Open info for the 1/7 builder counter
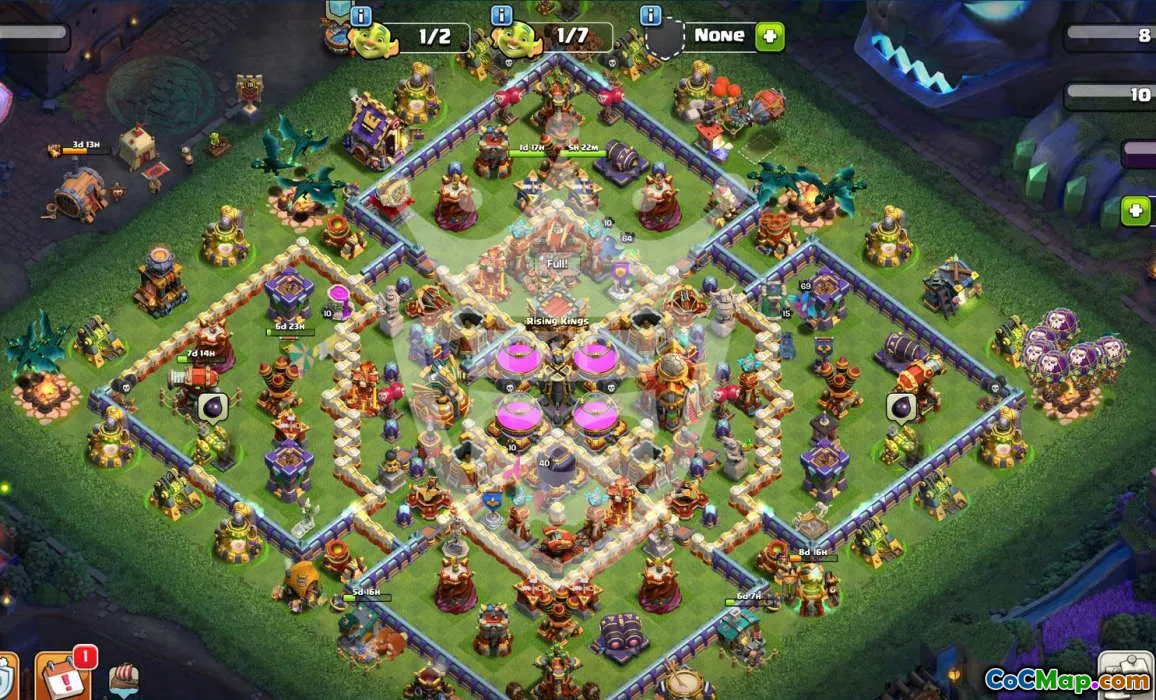Viewport: 1156px width, 700px height. coord(502,16)
